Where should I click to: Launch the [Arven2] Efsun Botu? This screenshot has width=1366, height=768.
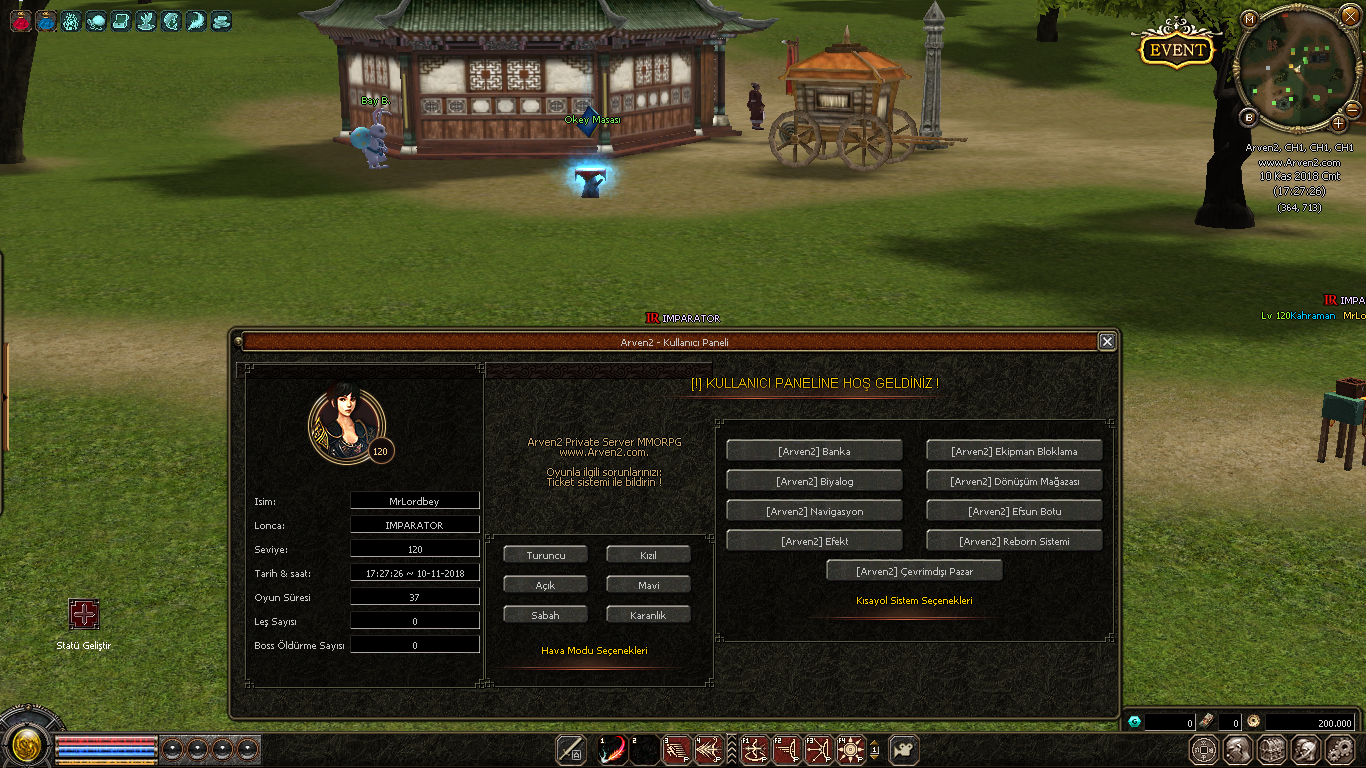pos(1014,511)
